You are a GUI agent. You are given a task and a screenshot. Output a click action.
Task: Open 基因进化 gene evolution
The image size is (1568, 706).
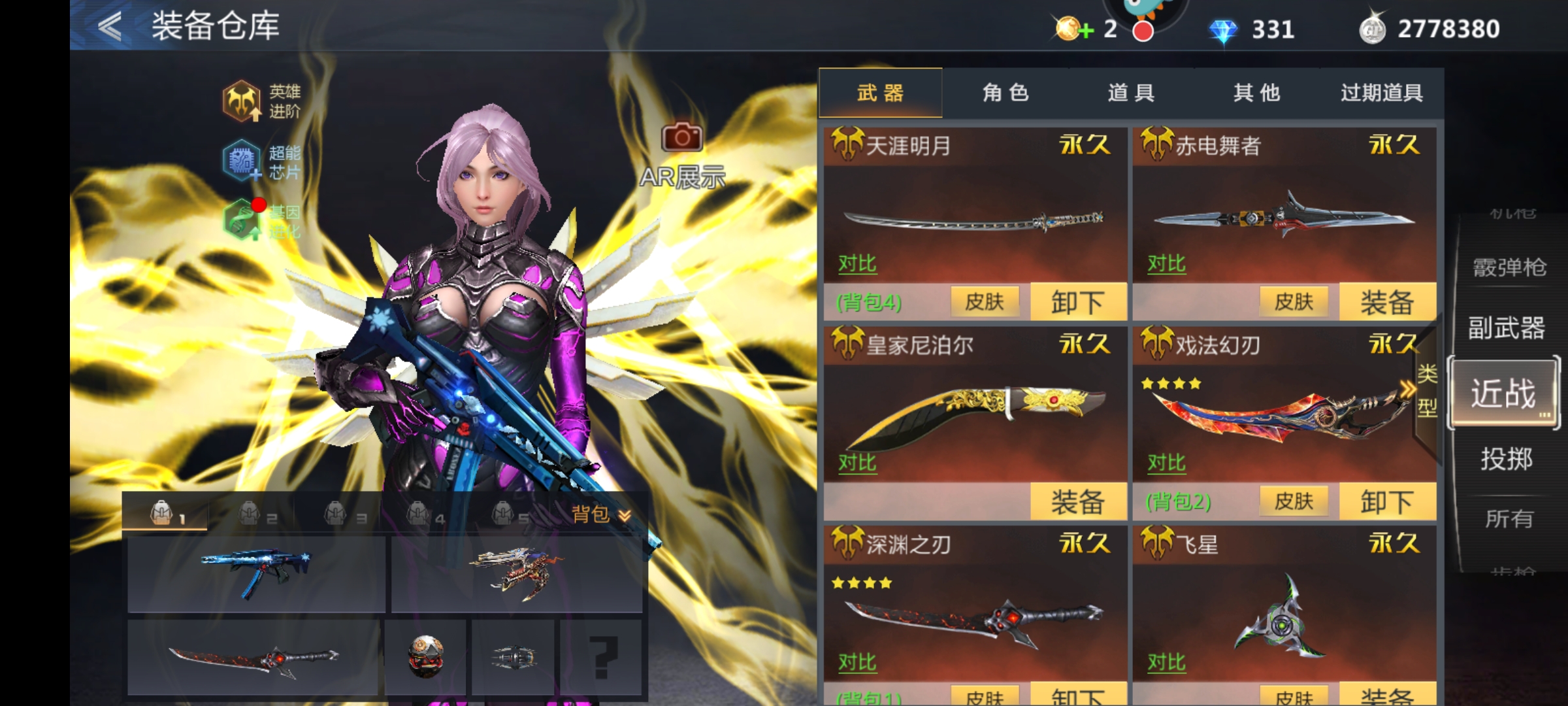click(261, 221)
